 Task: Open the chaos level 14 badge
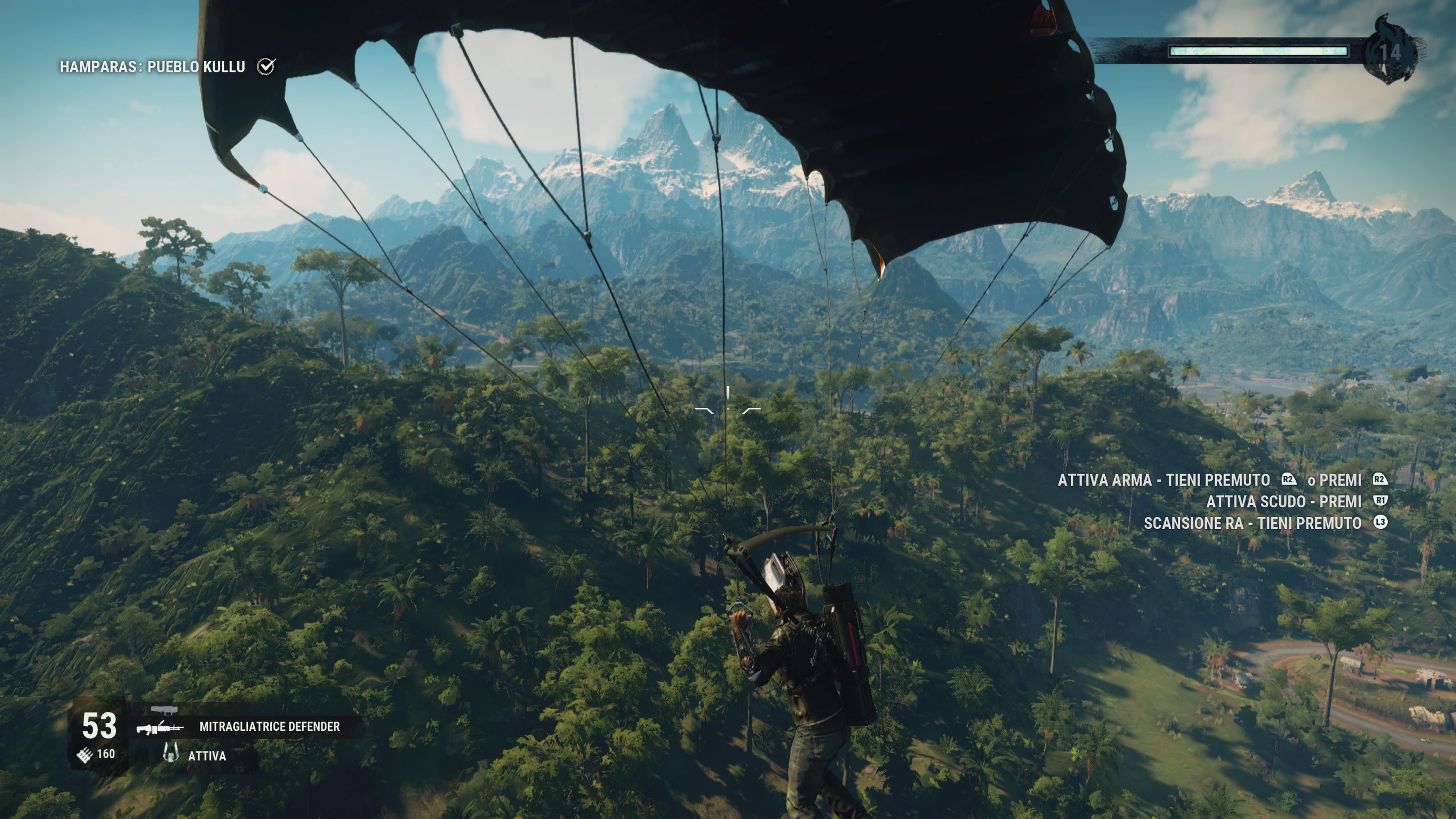click(1390, 52)
